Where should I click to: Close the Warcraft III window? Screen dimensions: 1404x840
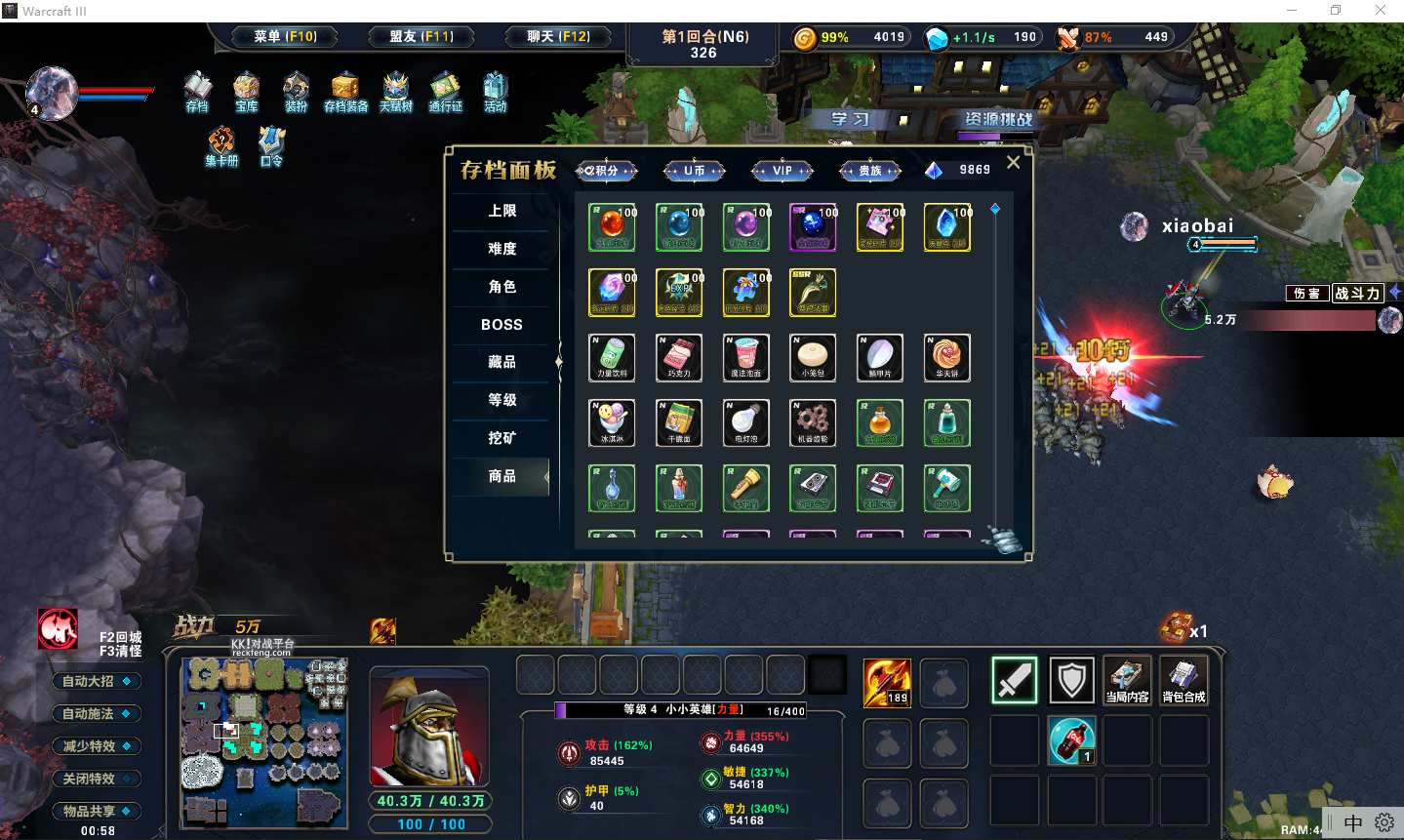(1380, 11)
